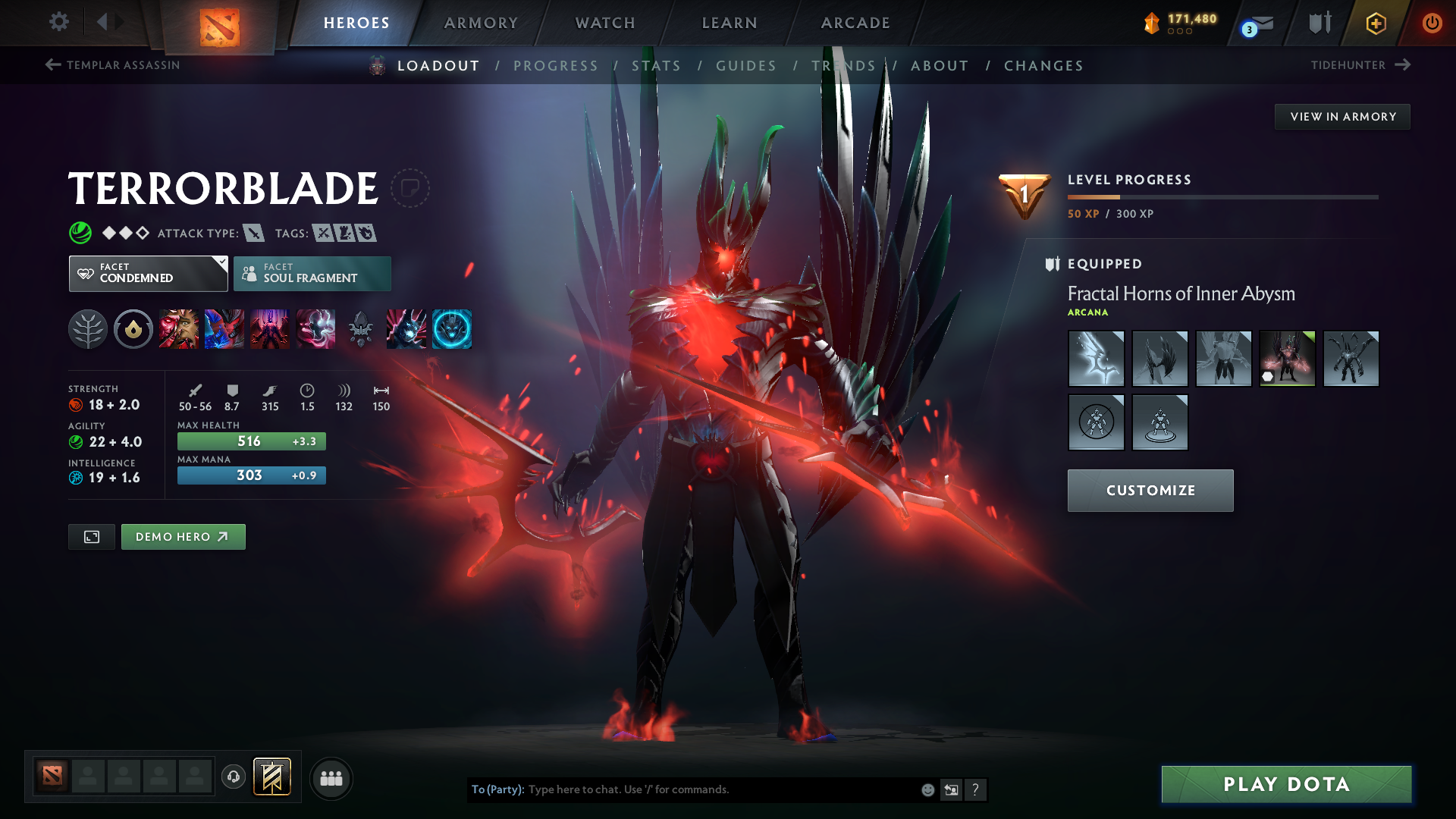Click the Dota 2 logo in top bar
1456x819 pixels.
pyautogui.click(x=221, y=23)
